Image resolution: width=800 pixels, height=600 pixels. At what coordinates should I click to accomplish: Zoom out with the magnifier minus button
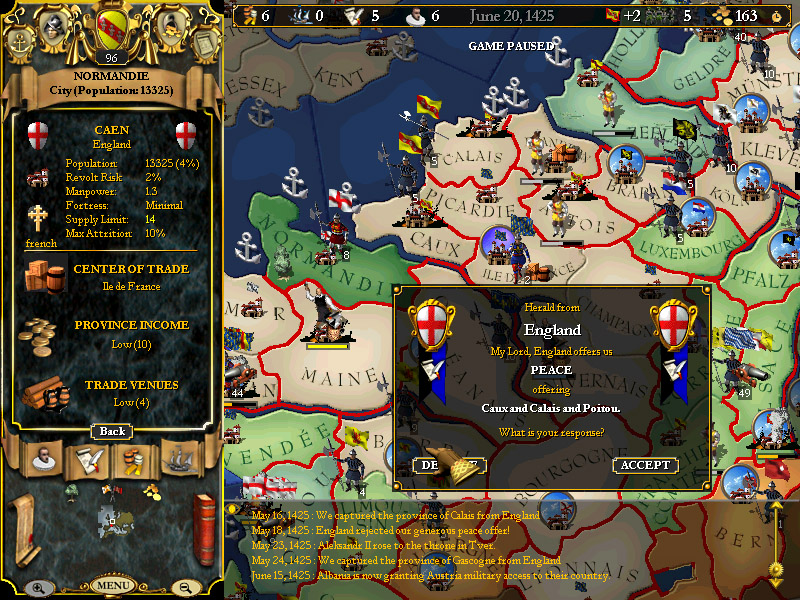(187, 588)
